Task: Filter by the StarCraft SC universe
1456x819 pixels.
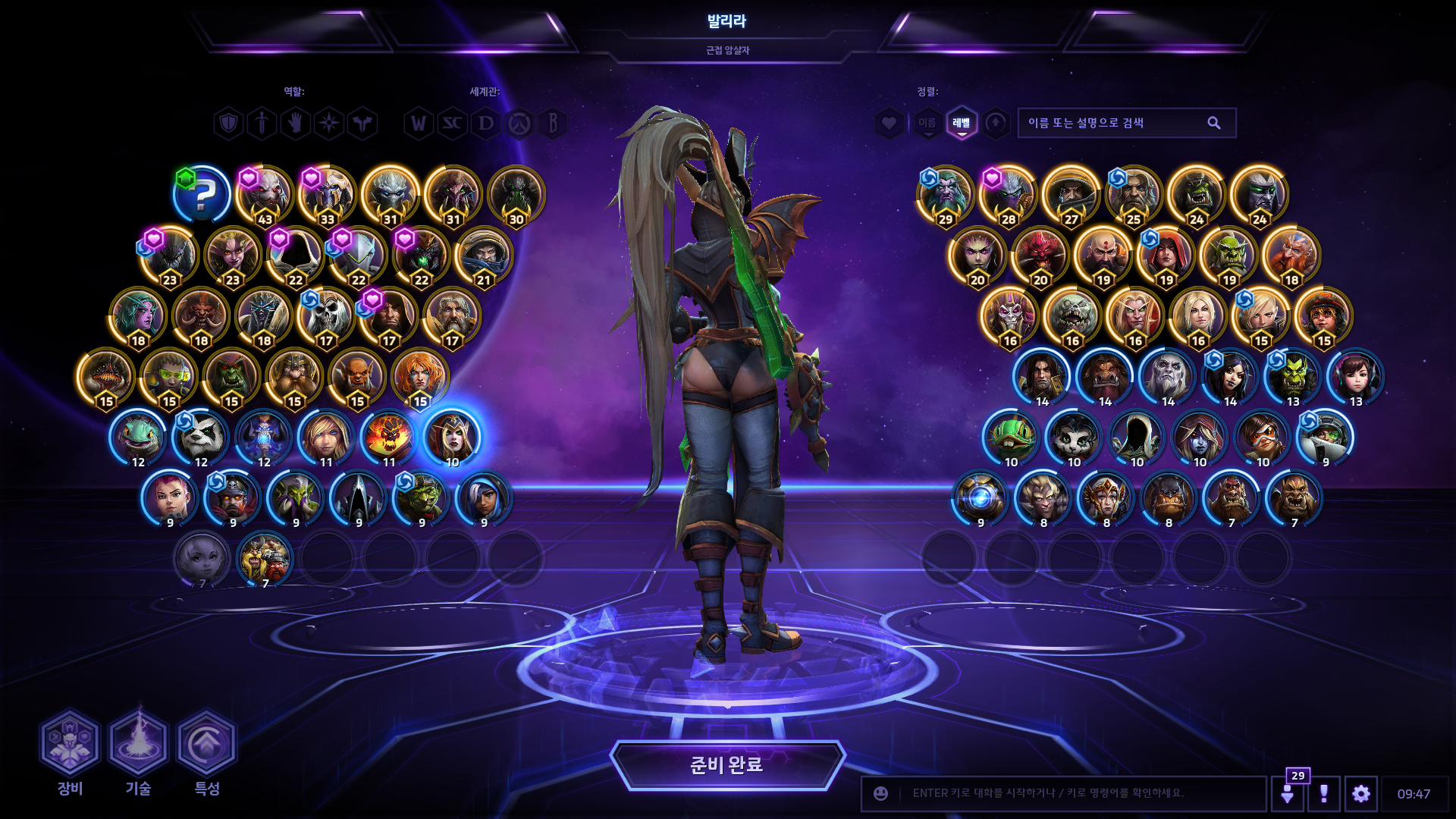Action: point(453,123)
